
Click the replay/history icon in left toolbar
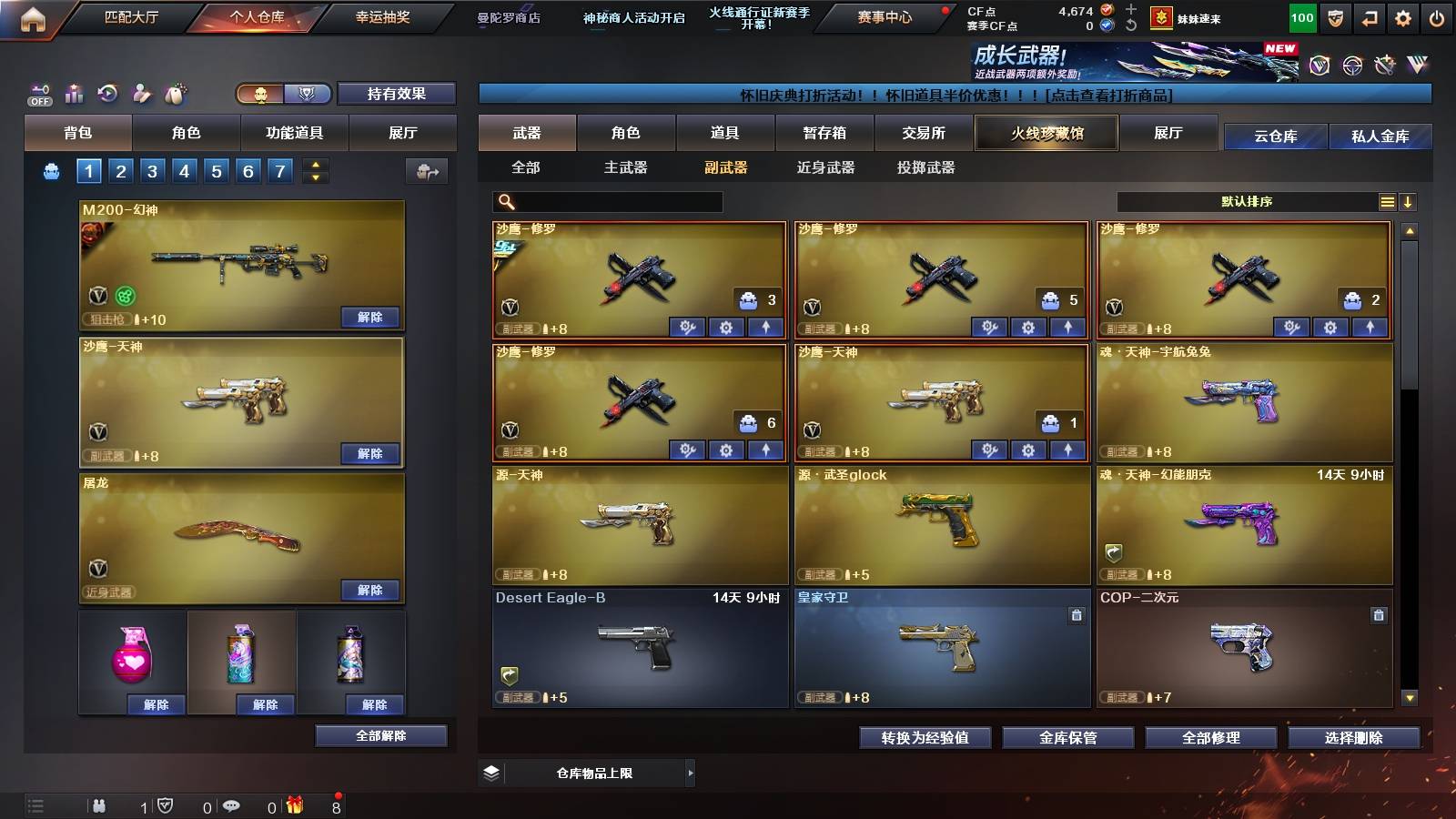(106, 92)
